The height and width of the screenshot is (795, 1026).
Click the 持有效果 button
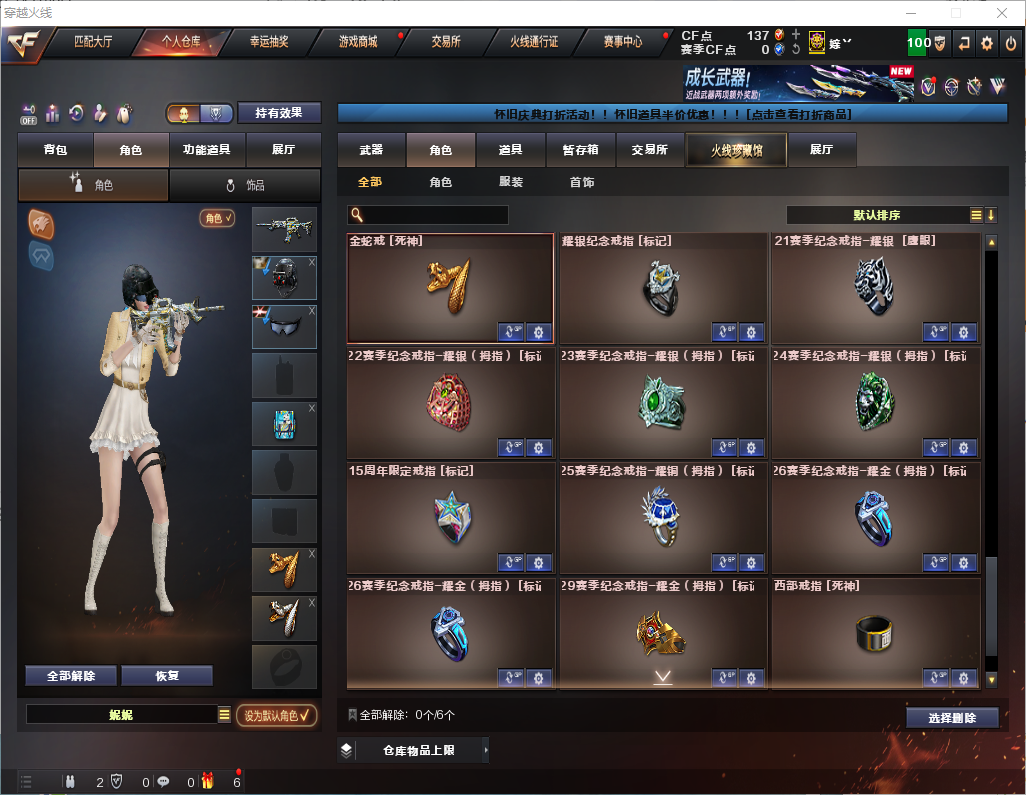coord(279,113)
